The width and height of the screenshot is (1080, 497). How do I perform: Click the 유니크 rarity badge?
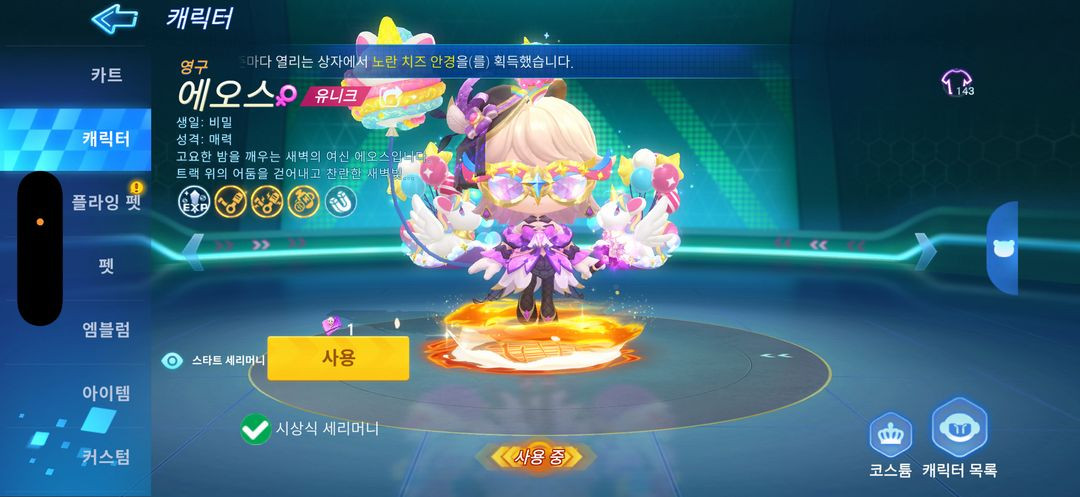click(337, 97)
